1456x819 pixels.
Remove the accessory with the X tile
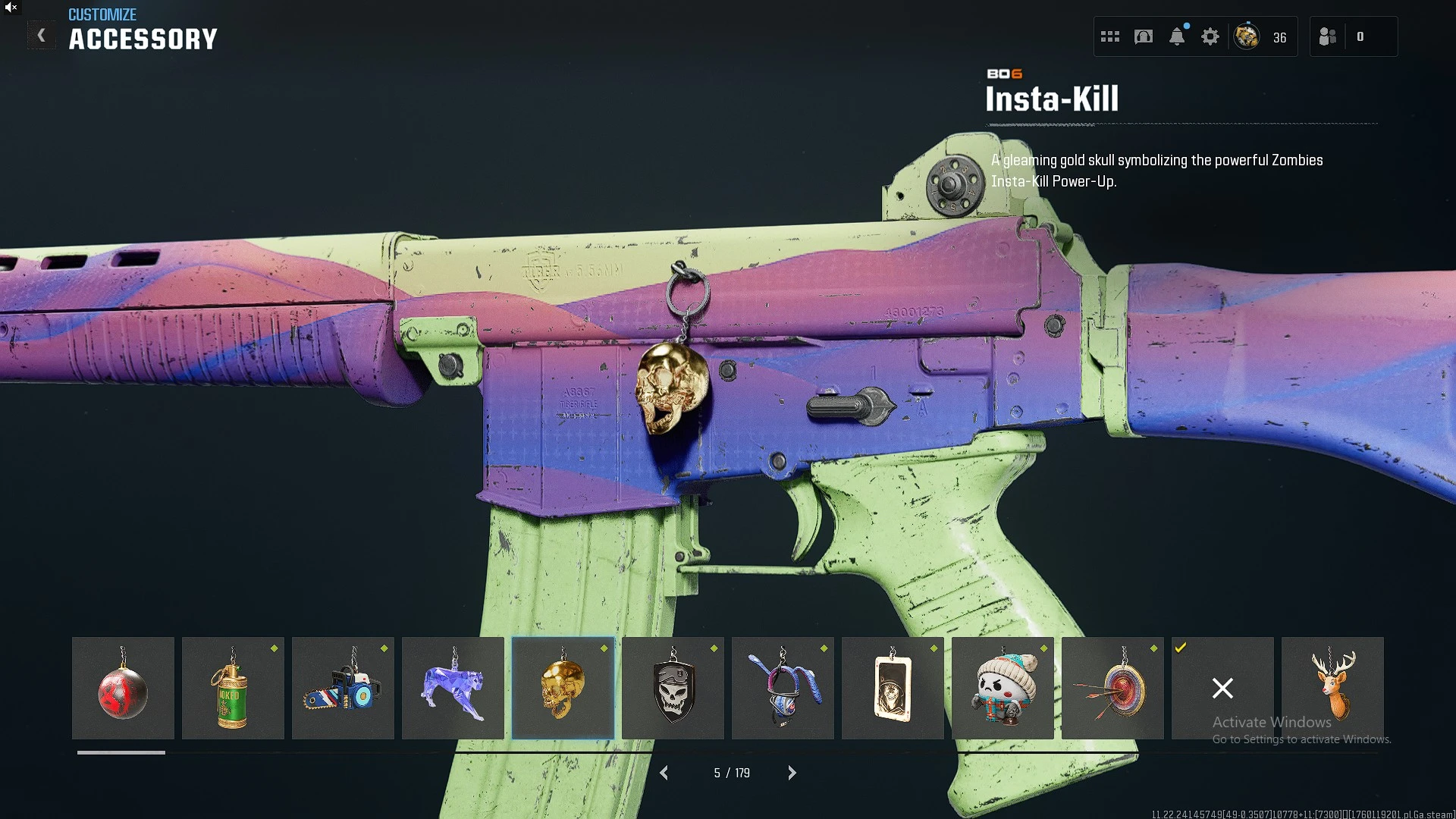coord(1222,688)
